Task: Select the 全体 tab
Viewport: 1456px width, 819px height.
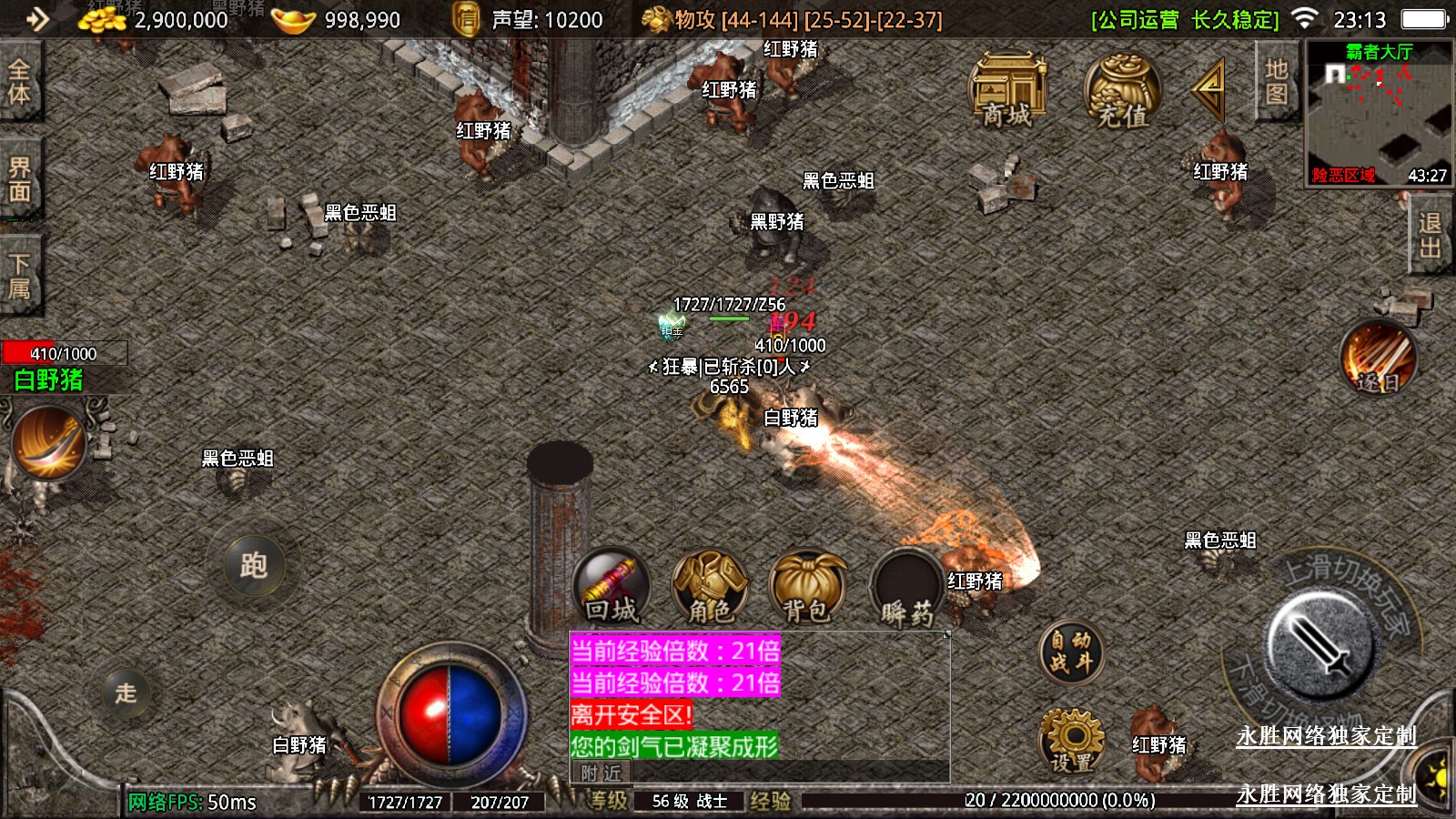Action: (x=19, y=82)
